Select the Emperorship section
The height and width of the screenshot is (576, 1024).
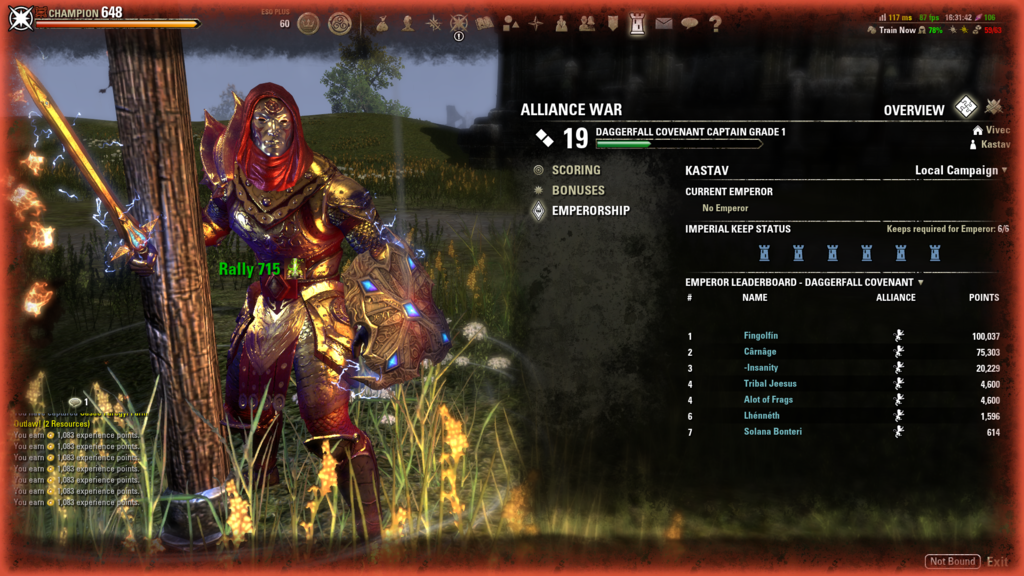[x=590, y=210]
